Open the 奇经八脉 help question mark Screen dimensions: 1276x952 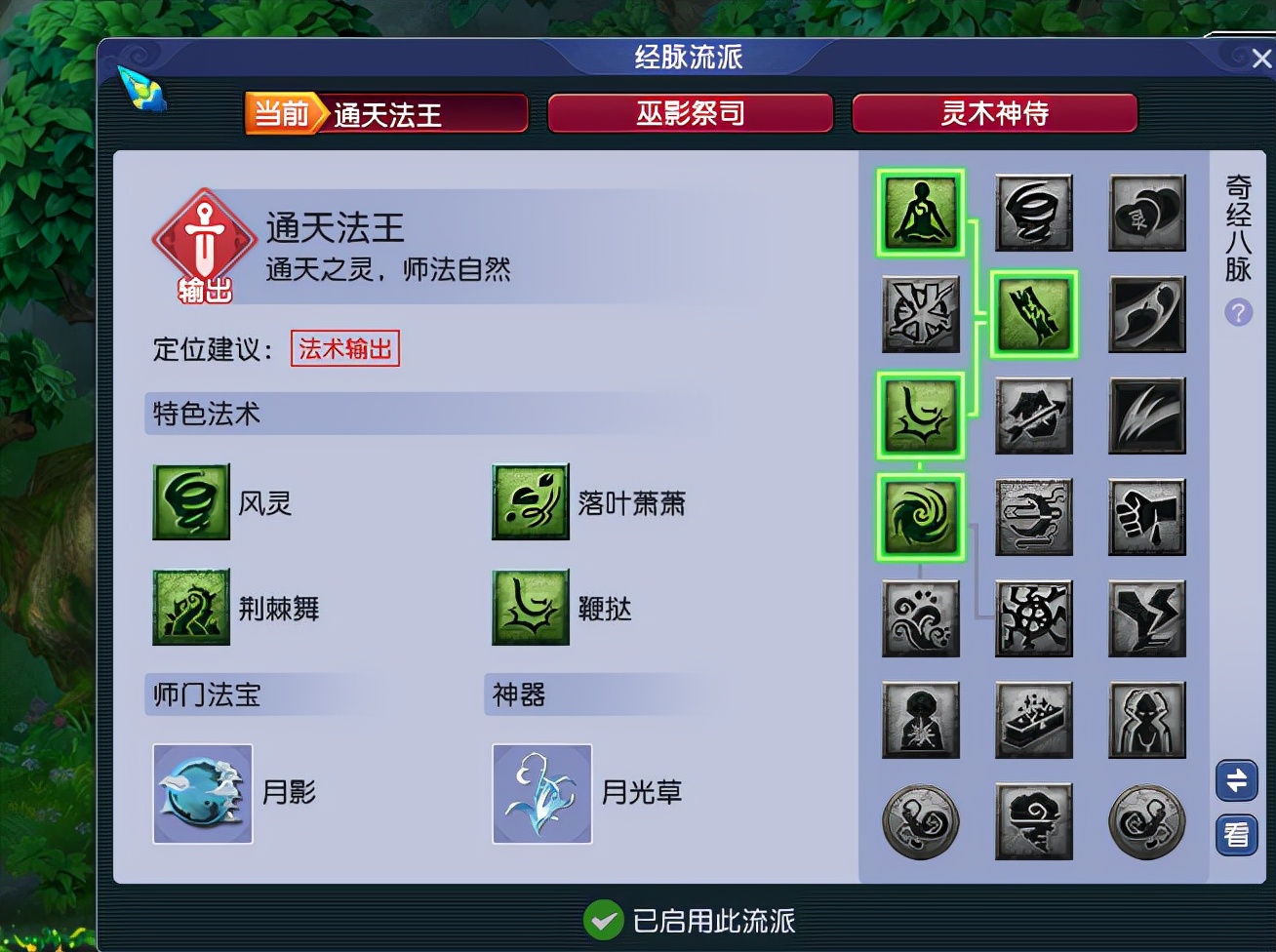1237,312
